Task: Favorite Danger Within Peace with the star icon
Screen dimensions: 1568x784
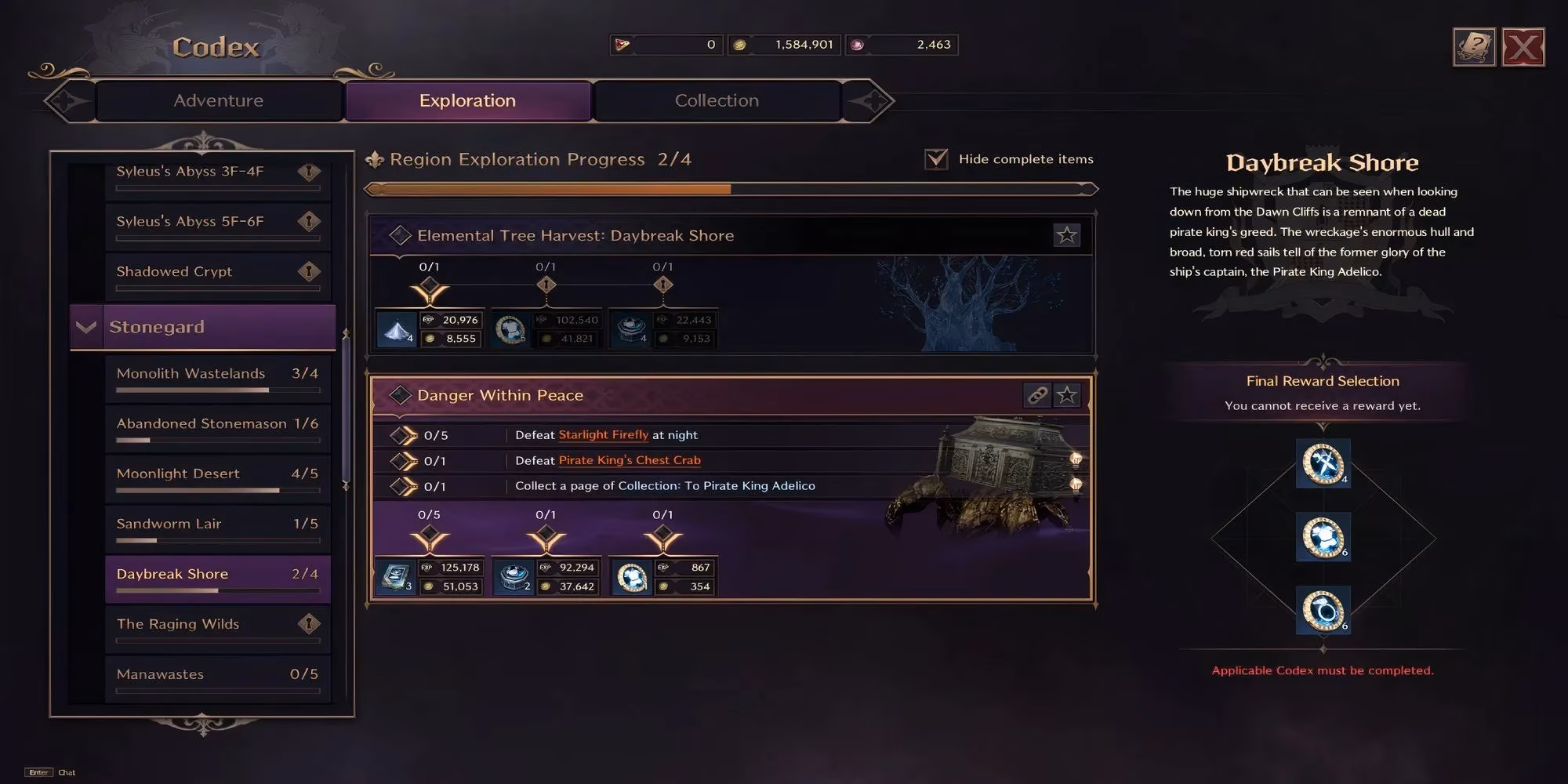Action: click(1067, 395)
